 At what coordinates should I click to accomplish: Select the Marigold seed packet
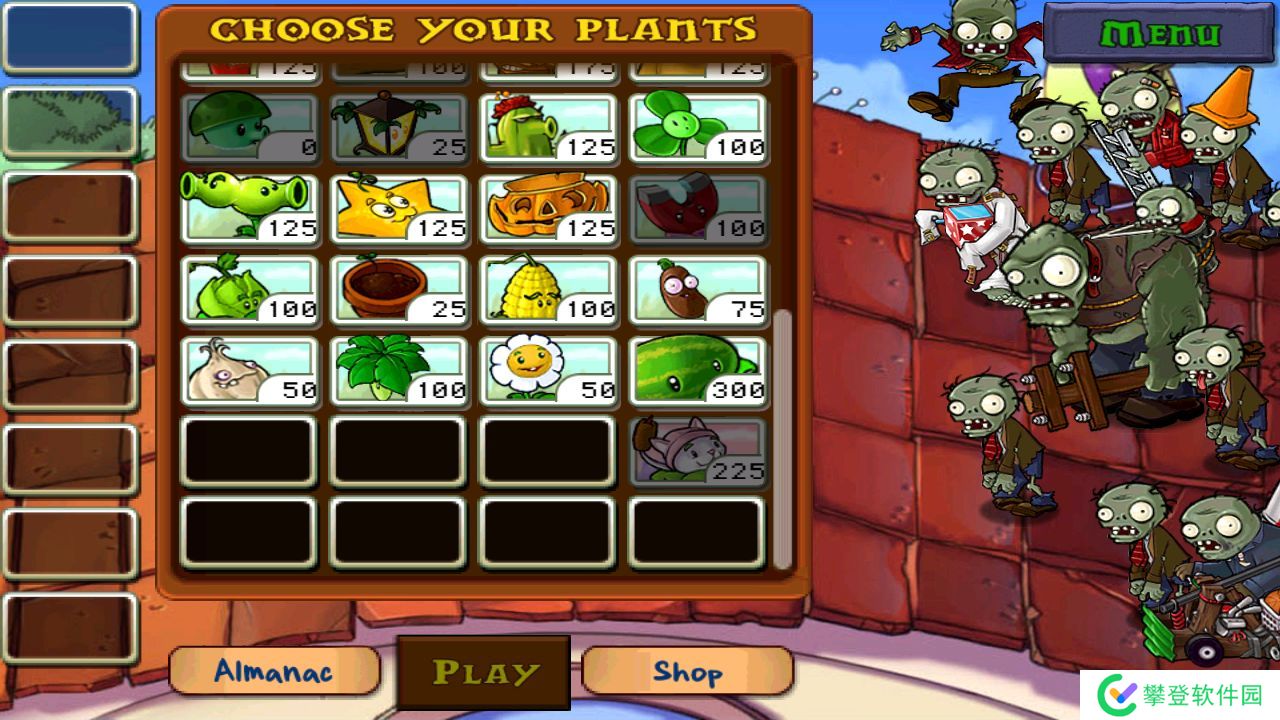(549, 371)
